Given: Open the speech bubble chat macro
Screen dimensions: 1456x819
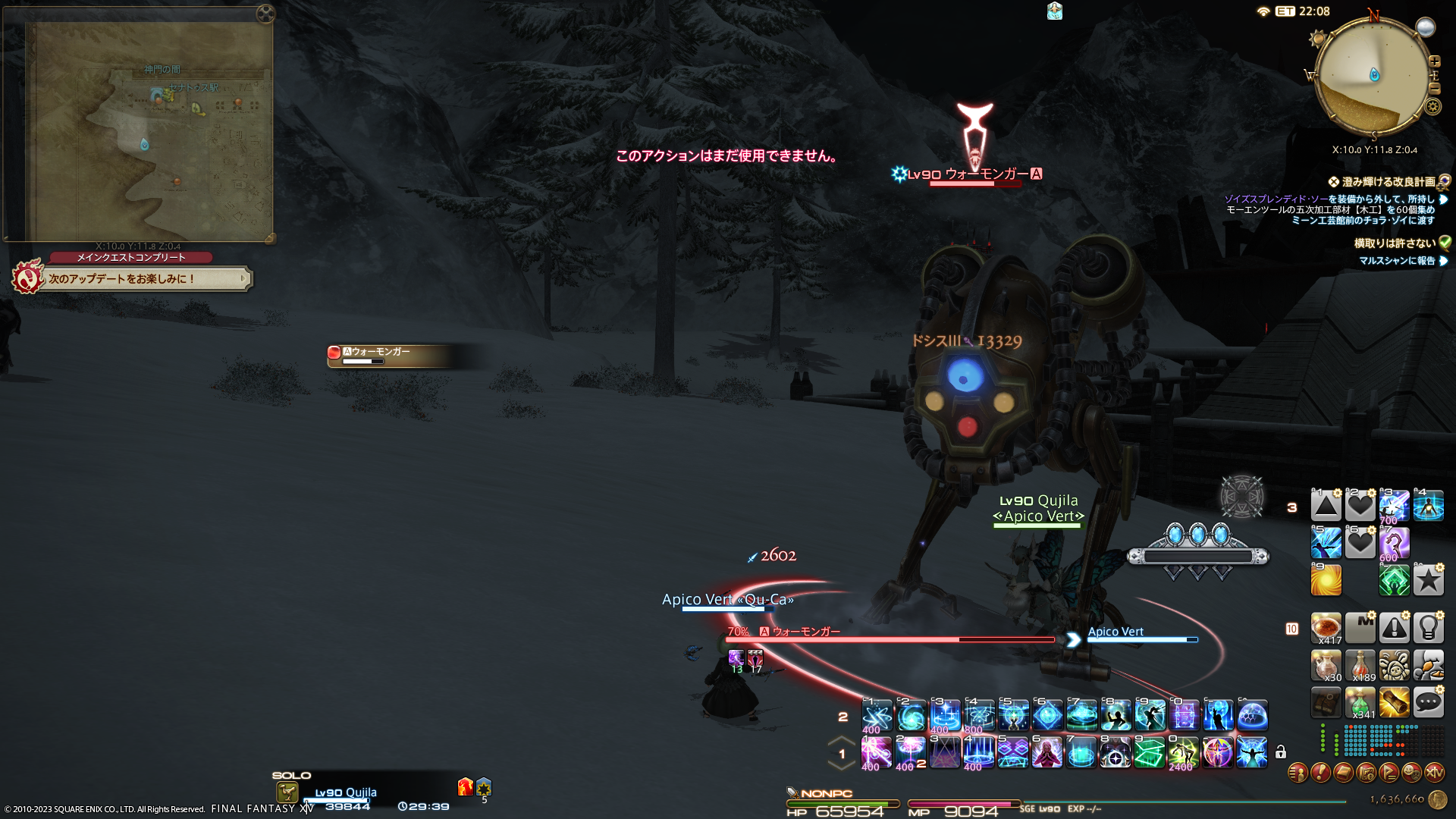Looking at the screenshot, I should (1428, 702).
